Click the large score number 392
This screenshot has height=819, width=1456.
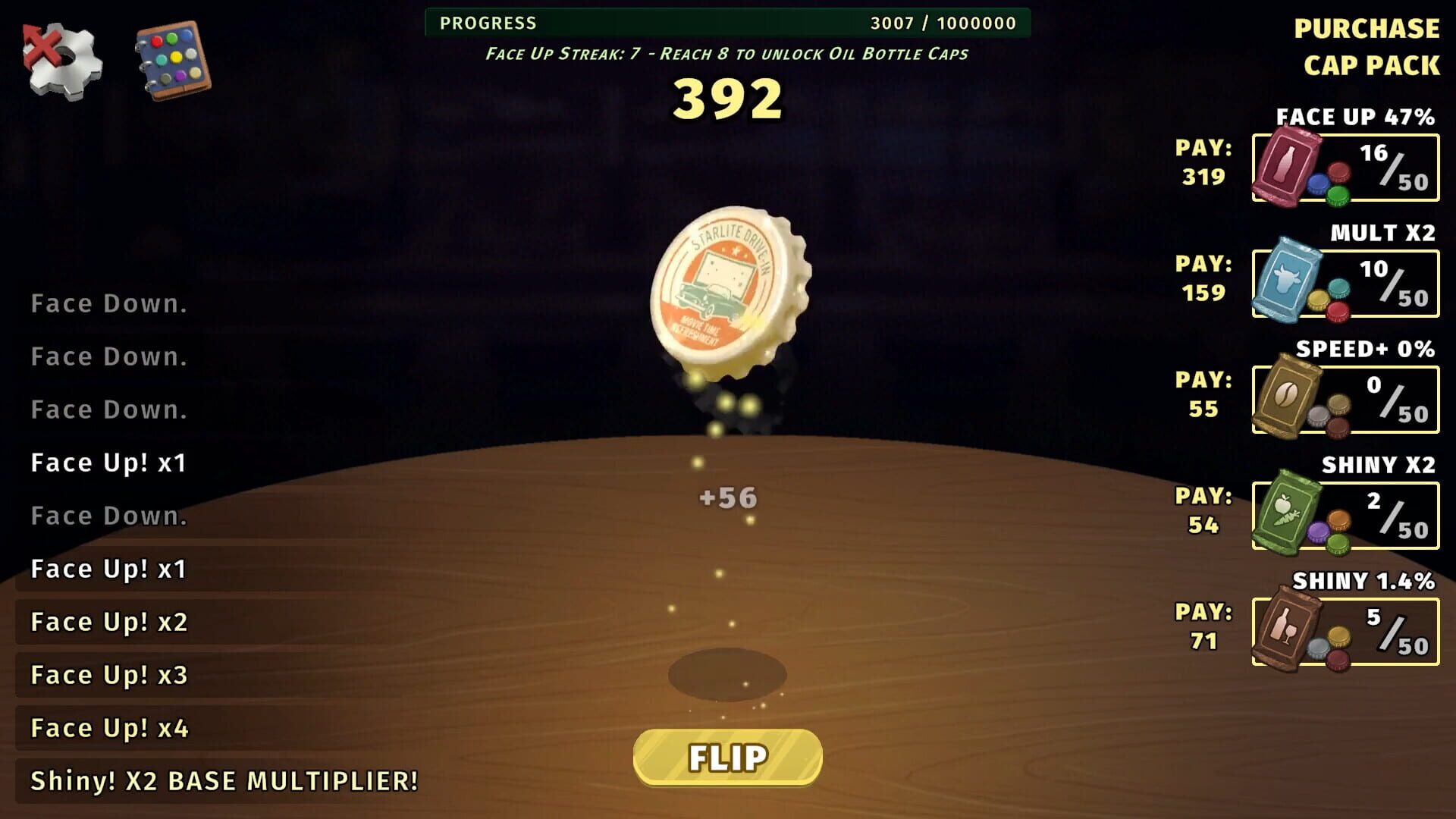(x=728, y=99)
